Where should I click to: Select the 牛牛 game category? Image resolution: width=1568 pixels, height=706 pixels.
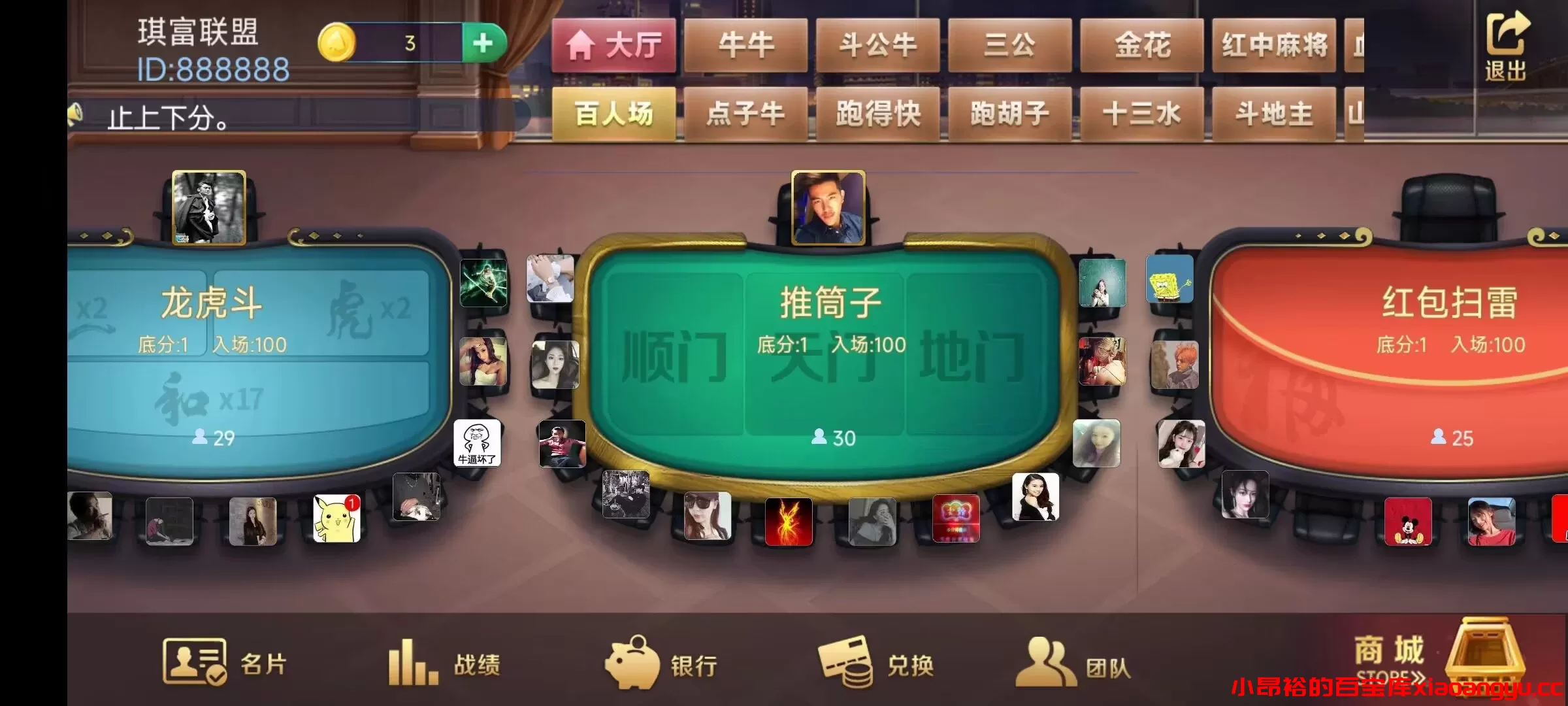747,46
